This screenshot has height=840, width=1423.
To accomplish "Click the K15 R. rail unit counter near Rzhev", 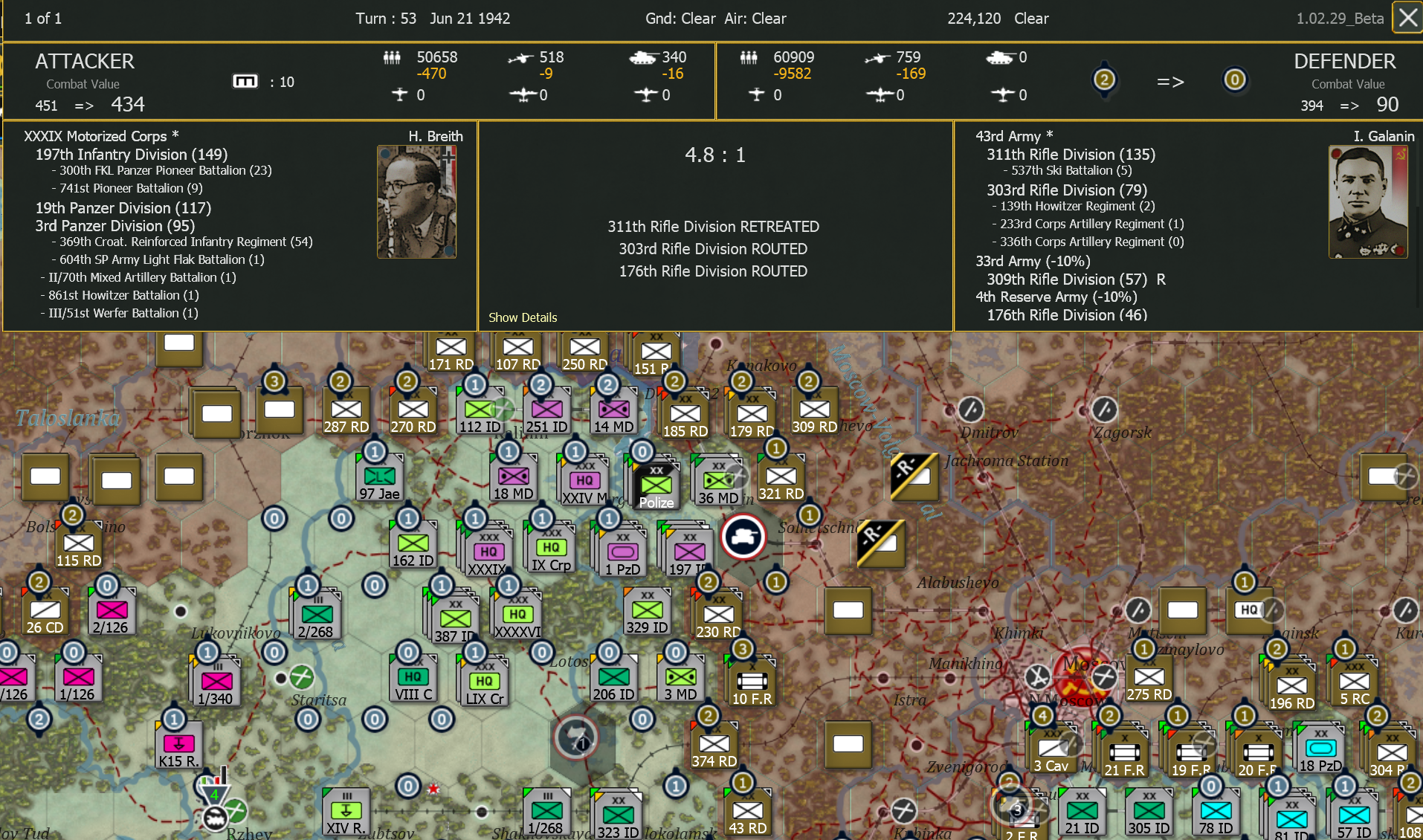I will (178, 743).
